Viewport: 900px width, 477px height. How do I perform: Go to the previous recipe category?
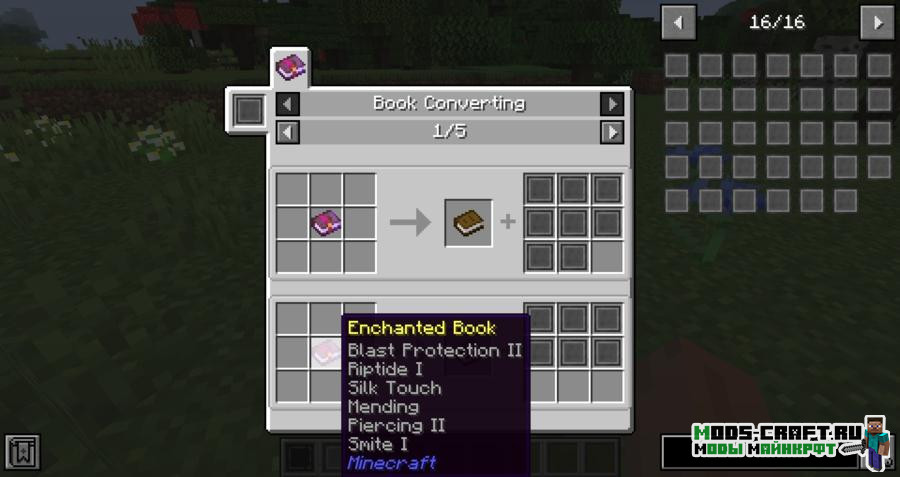click(287, 103)
